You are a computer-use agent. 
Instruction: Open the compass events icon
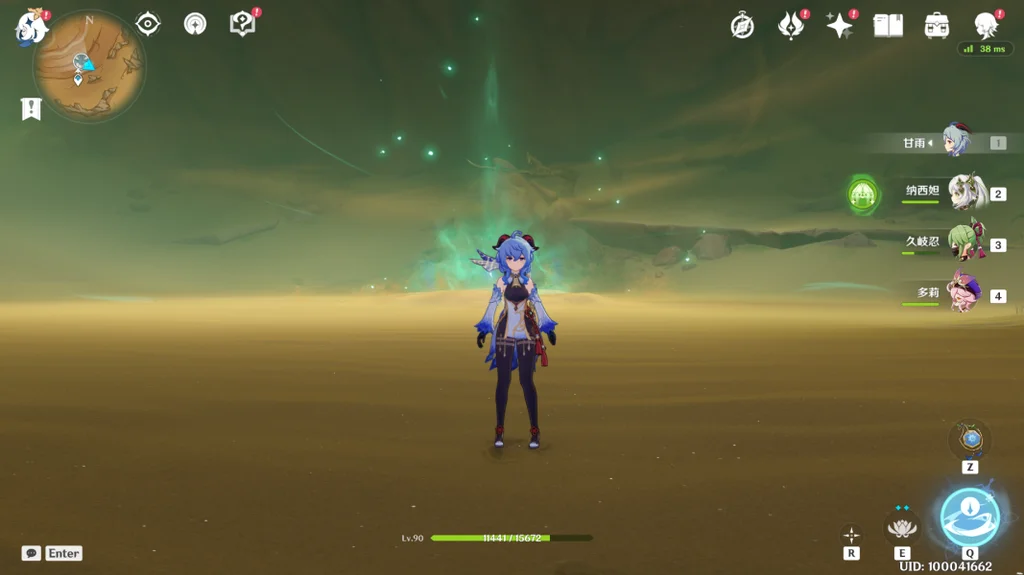742,26
